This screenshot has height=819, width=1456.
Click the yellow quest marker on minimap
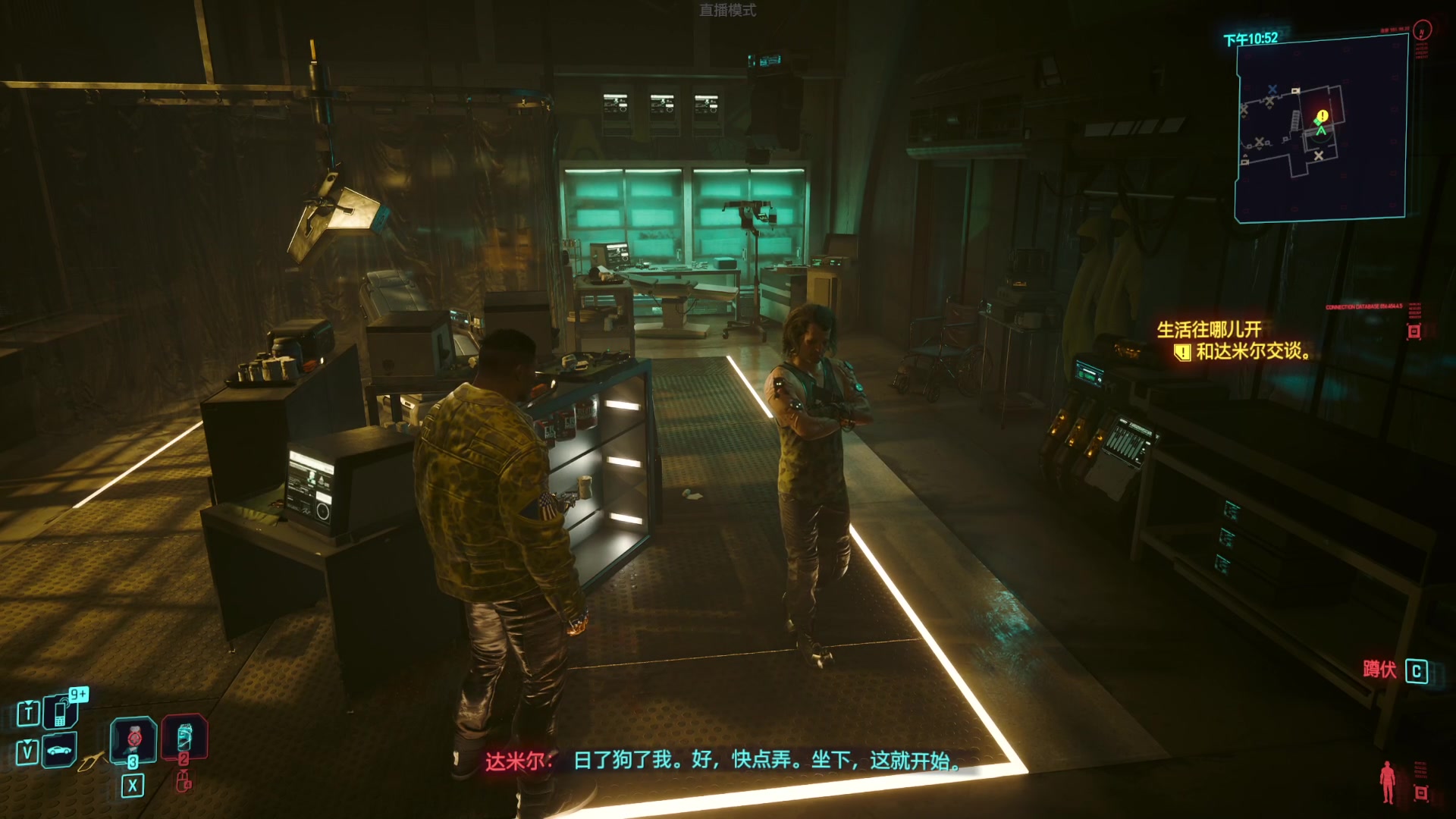pyautogui.click(x=1323, y=115)
